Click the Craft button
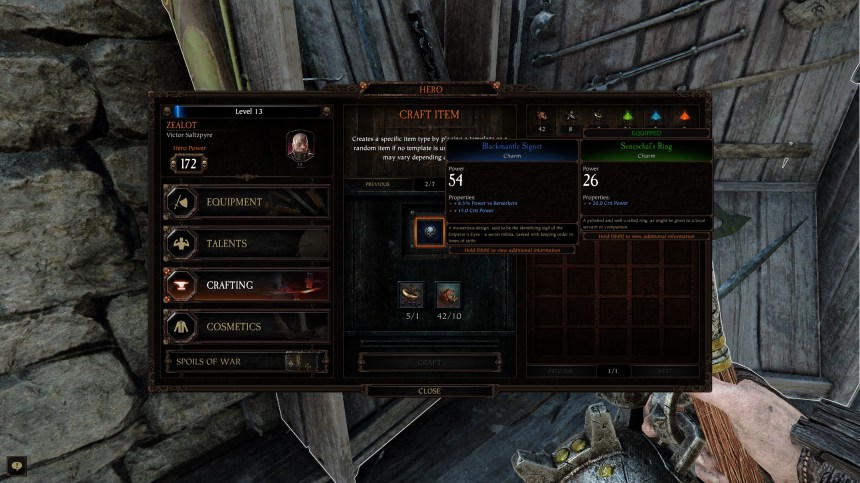Viewport: 860px width, 483px height. [x=429, y=363]
